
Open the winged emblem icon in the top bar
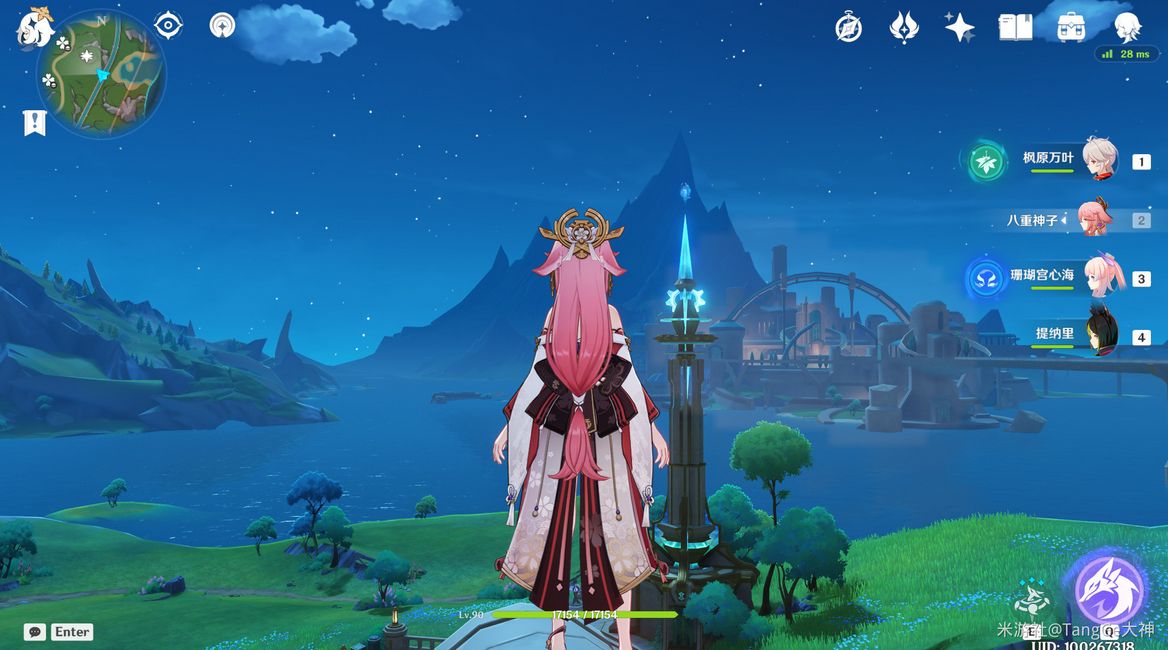904,28
